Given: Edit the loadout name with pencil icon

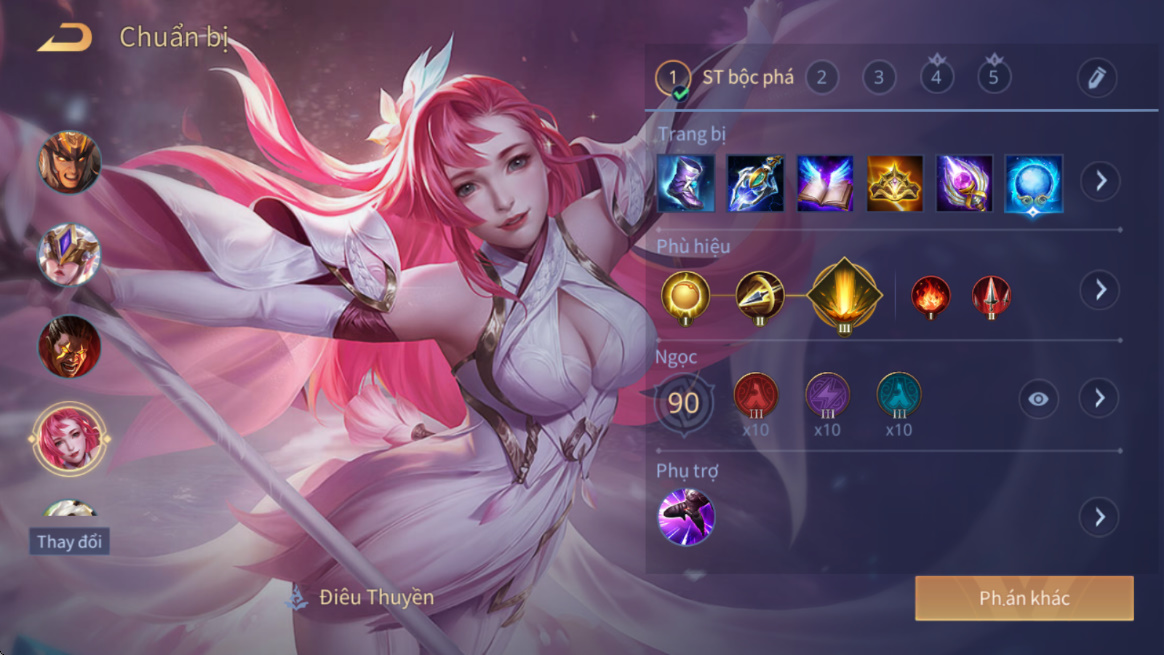Looking at the screenshot, I should 1097,77.
